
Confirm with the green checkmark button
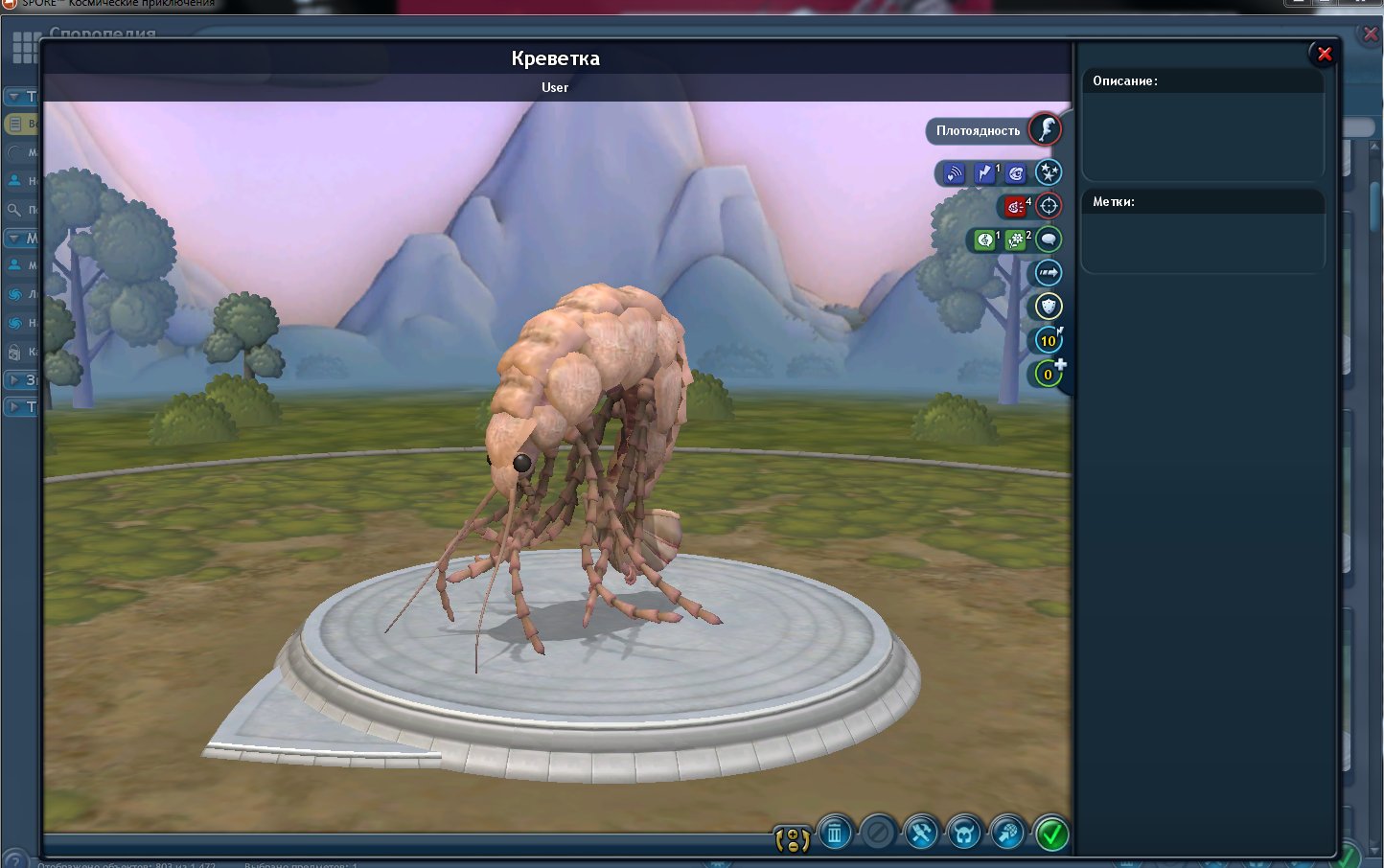1051,834
